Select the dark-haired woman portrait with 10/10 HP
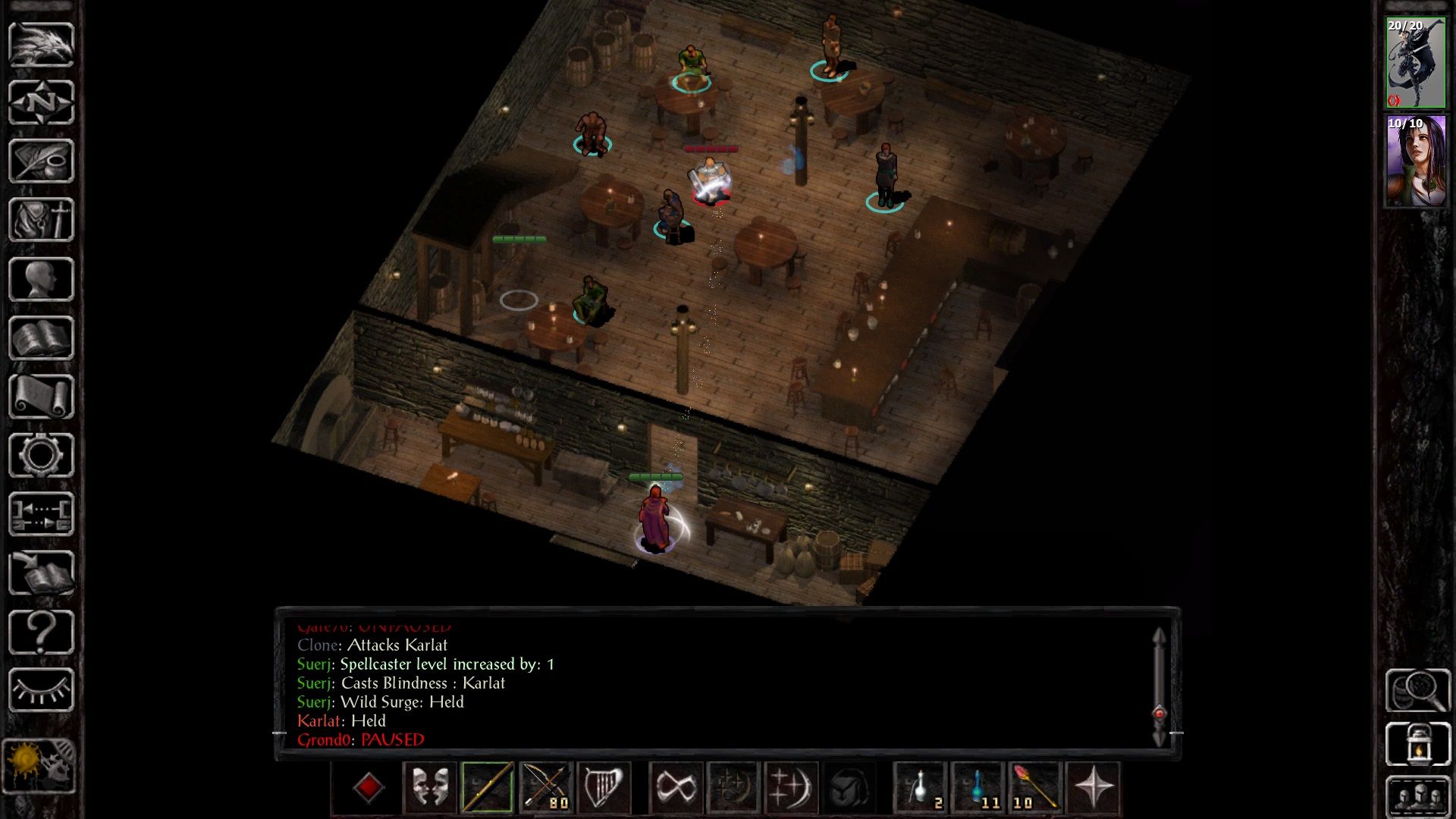This screenshot has width=1456, height=819. click(x=1415, y=161)
